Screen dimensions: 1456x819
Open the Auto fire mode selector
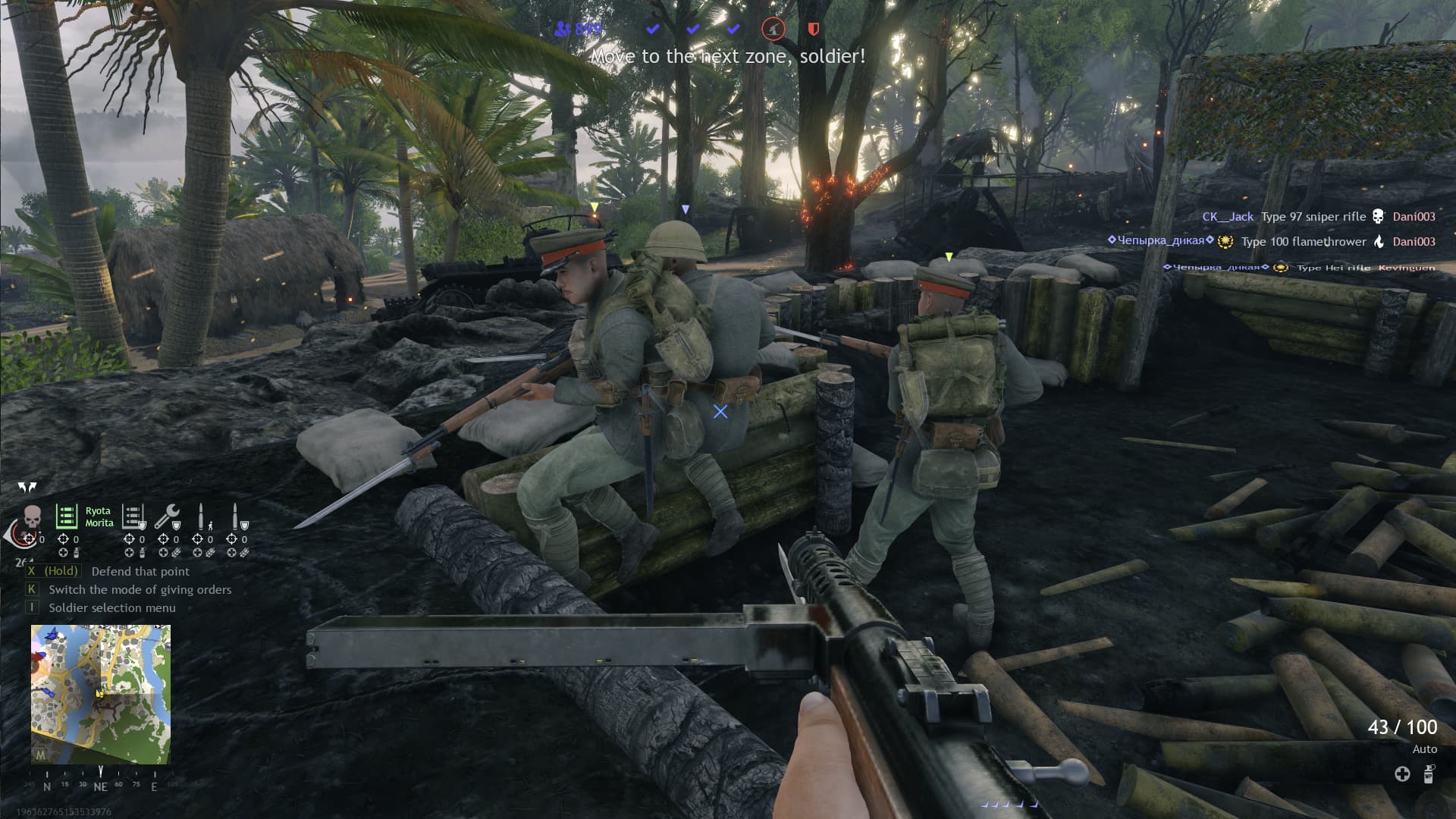point(1425,749)
